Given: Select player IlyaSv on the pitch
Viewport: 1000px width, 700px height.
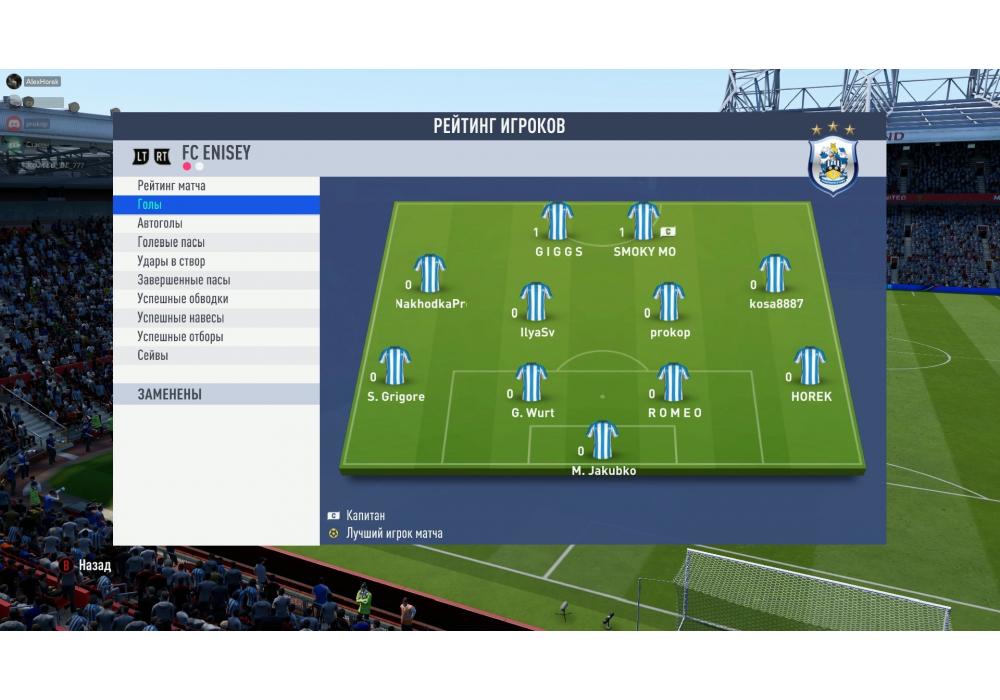Looking at the screenshot, I should [x=537, y=302].
